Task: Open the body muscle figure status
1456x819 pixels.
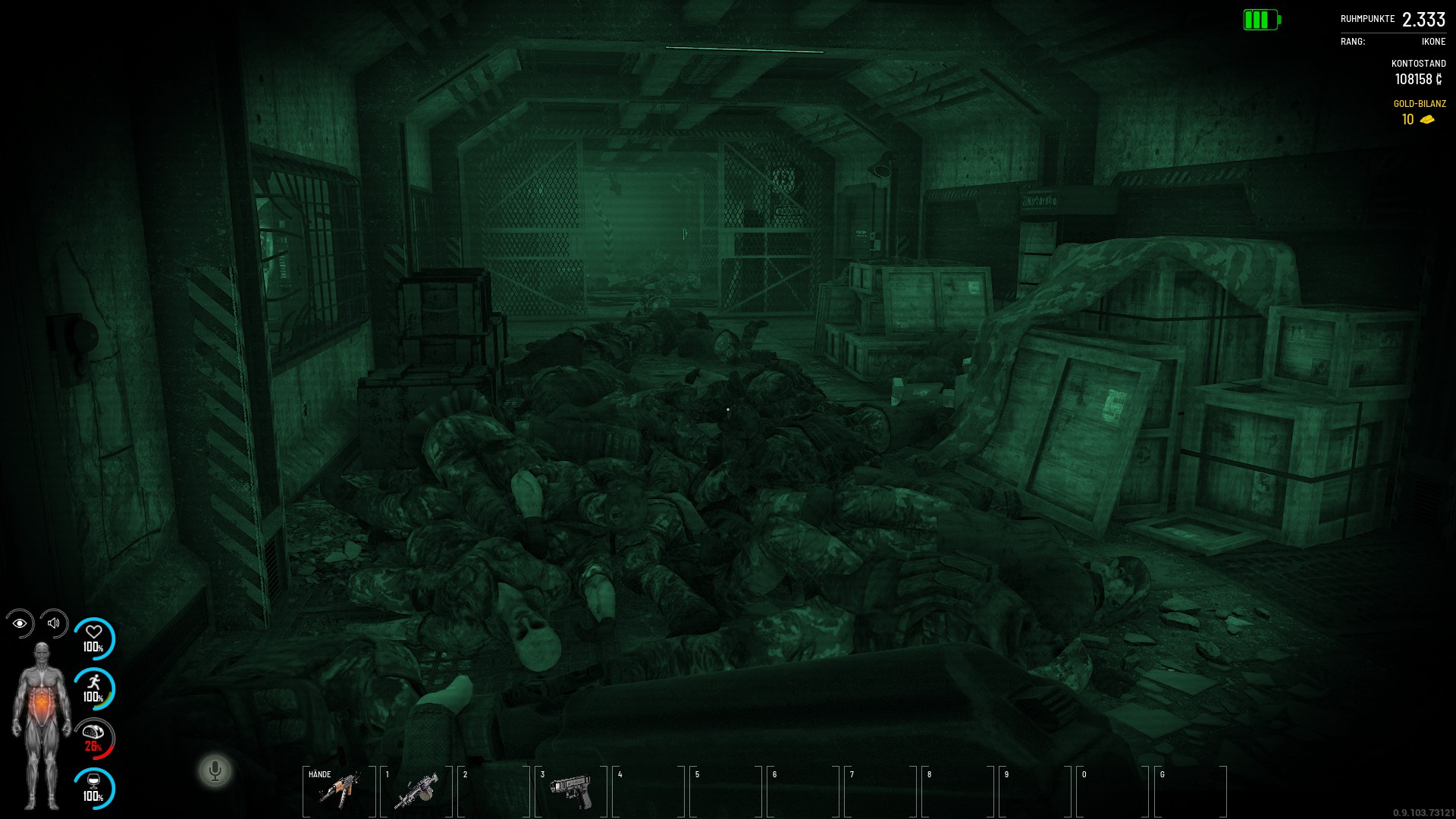Action: click(42, 725)
